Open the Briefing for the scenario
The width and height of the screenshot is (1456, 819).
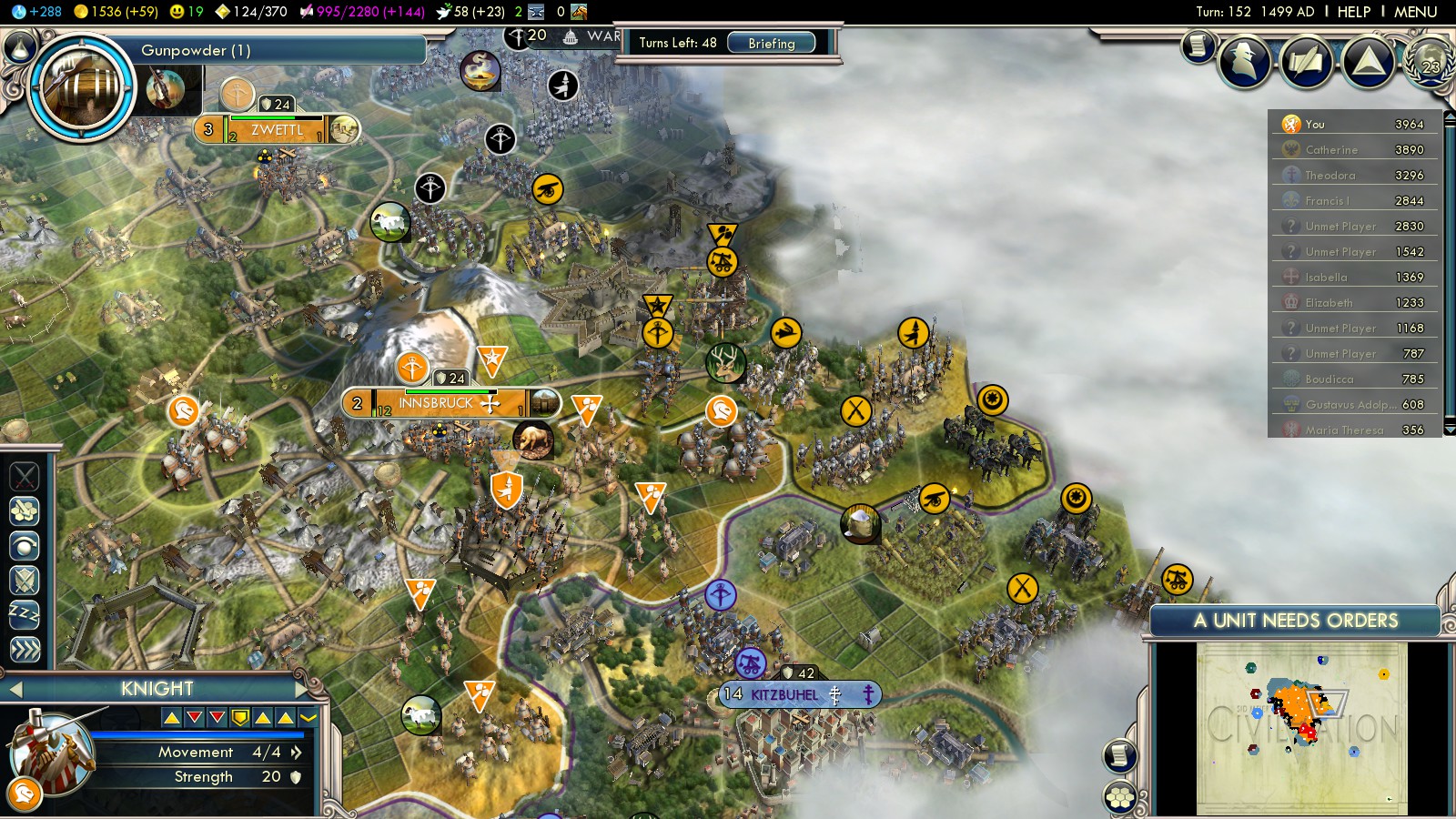[x=771, y=43]
